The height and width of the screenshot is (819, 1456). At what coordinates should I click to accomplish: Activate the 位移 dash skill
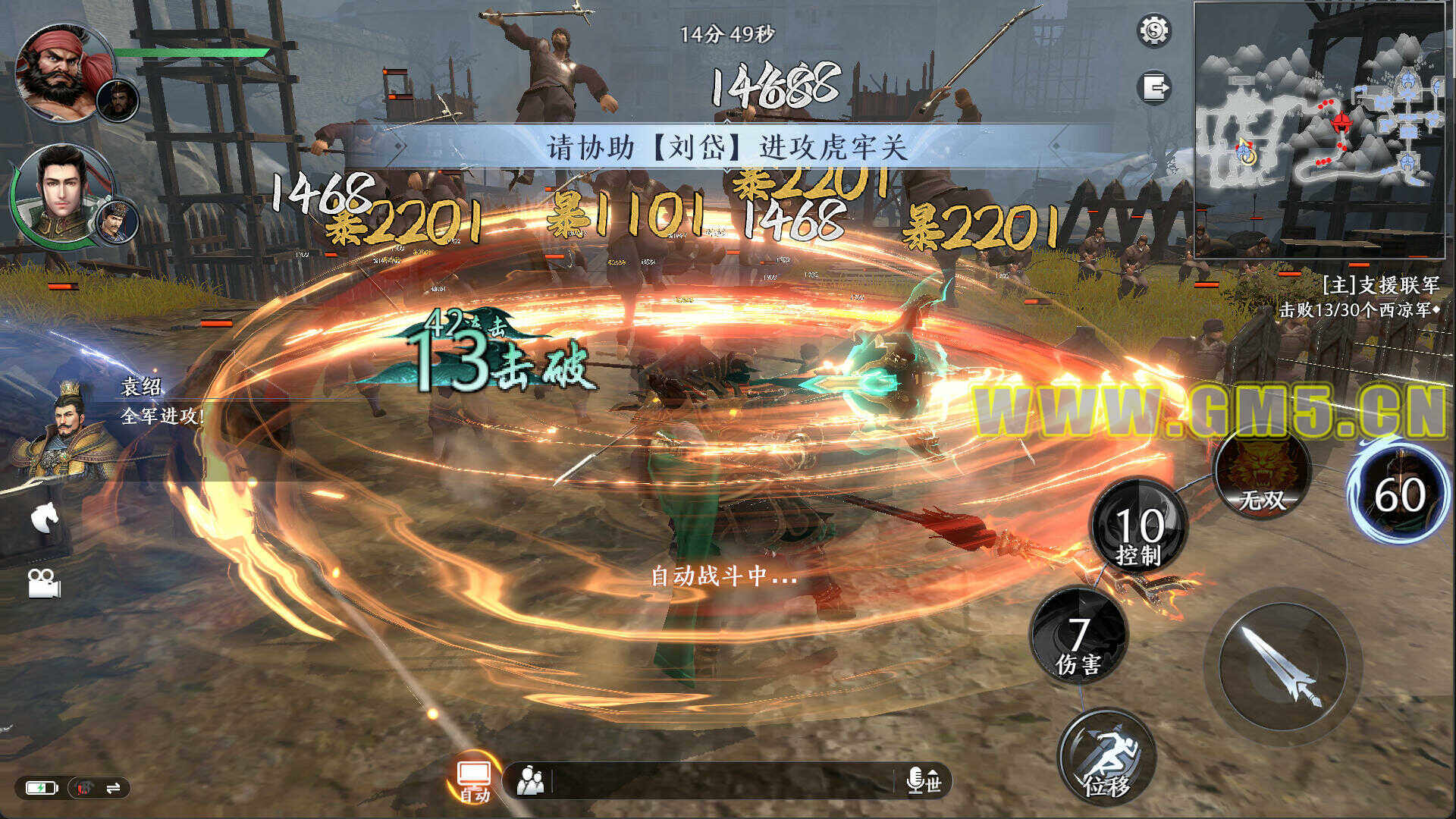click(1107, 758)
